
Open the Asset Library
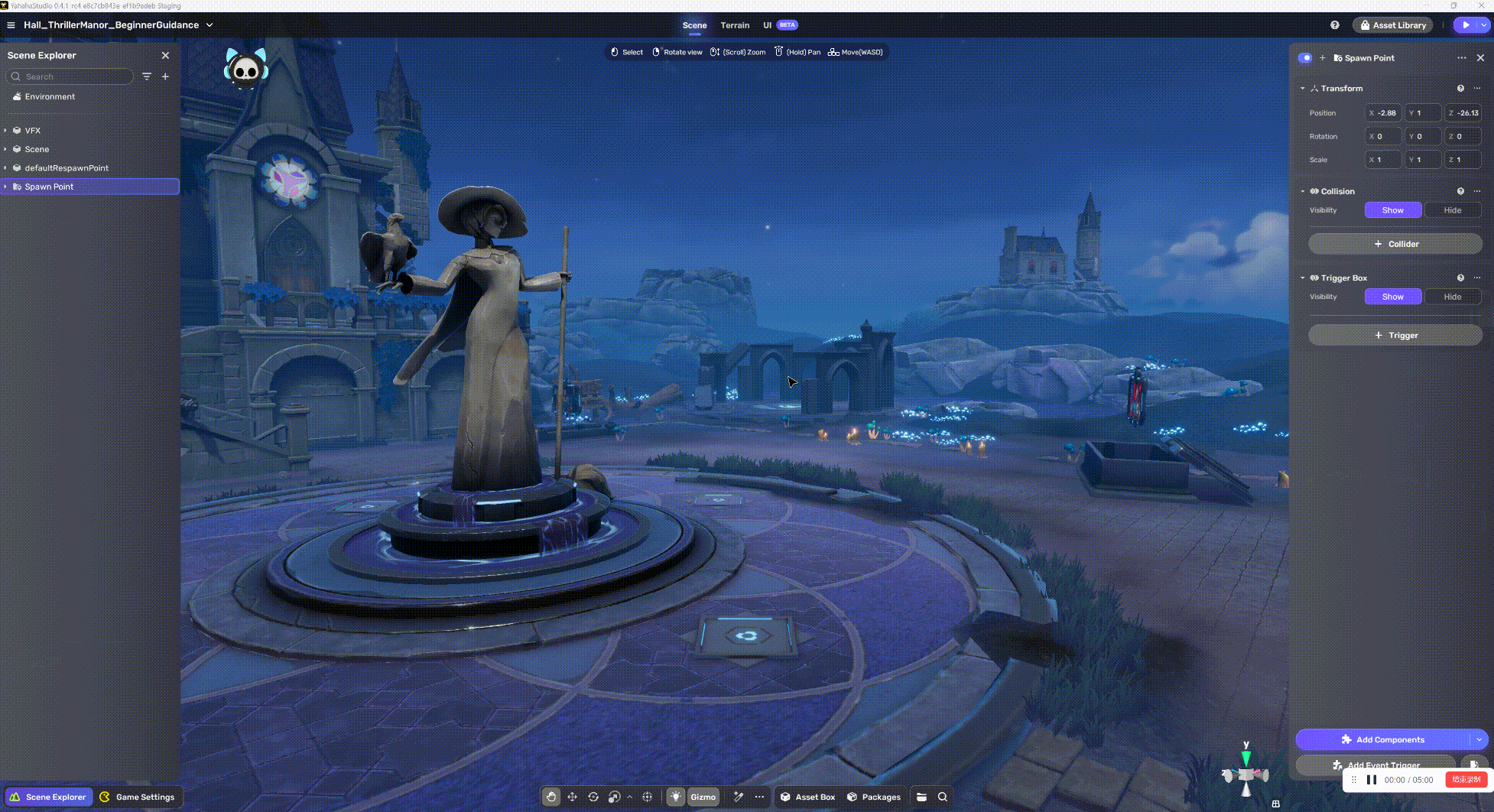1392,25
